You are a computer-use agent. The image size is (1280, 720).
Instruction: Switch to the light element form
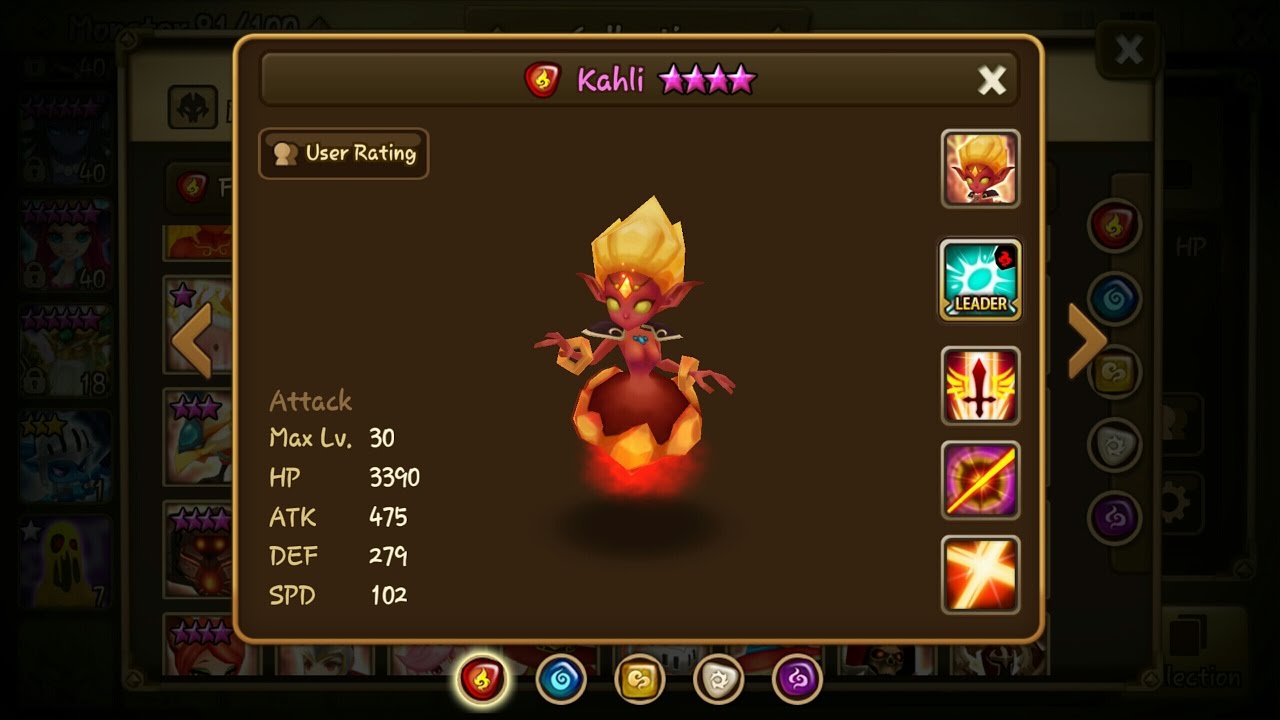pyautogui.click(x=719, y=680)
